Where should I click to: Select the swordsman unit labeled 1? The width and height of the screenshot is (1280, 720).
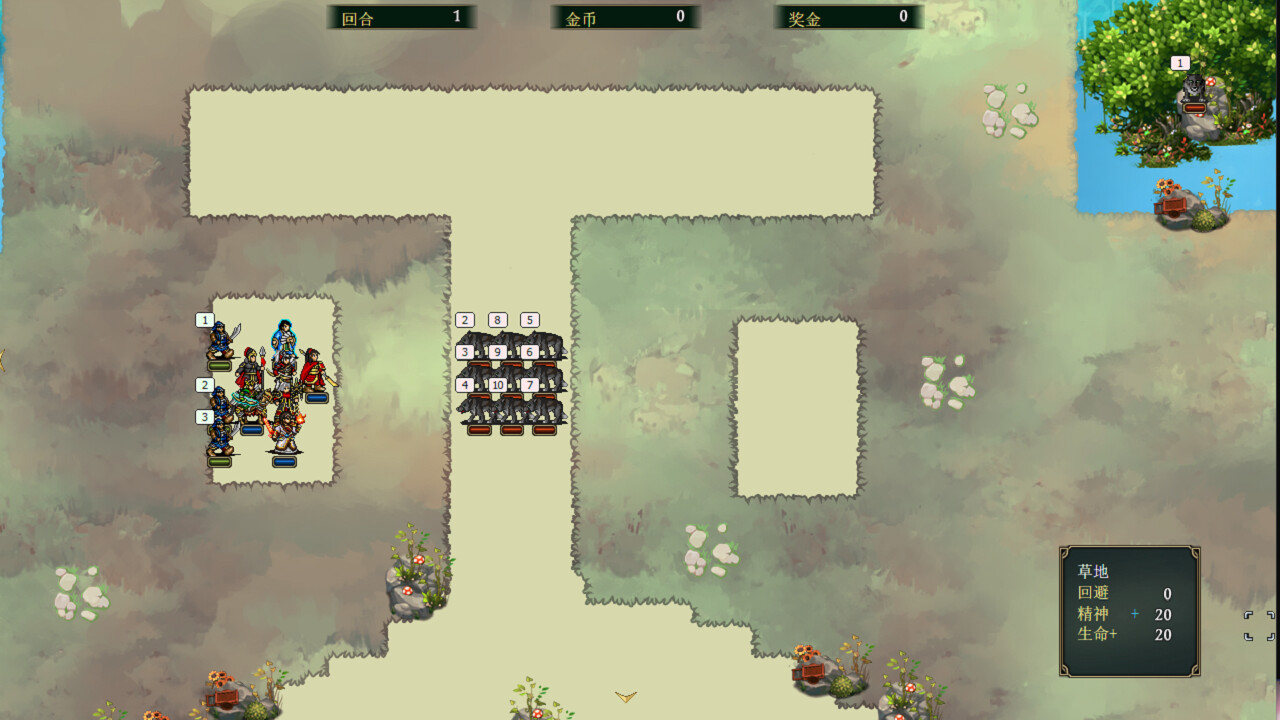point(220,338)
